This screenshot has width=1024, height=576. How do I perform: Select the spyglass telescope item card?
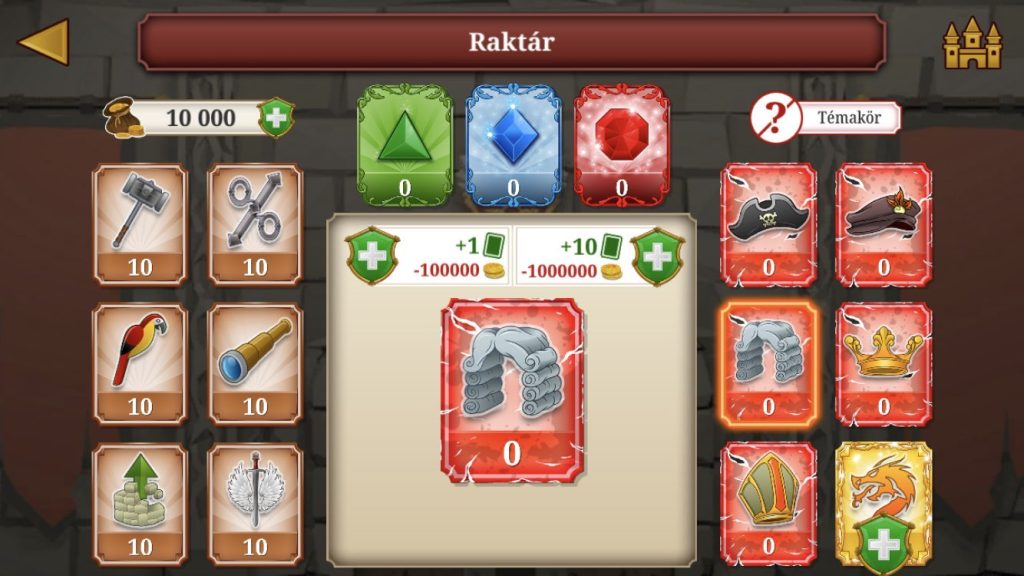[x=255, y=364]
